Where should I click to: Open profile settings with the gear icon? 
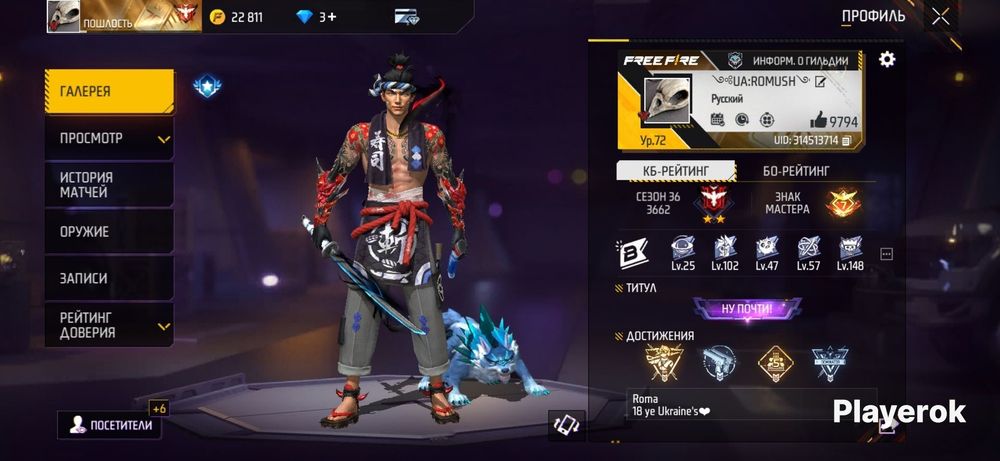(886, 60)
